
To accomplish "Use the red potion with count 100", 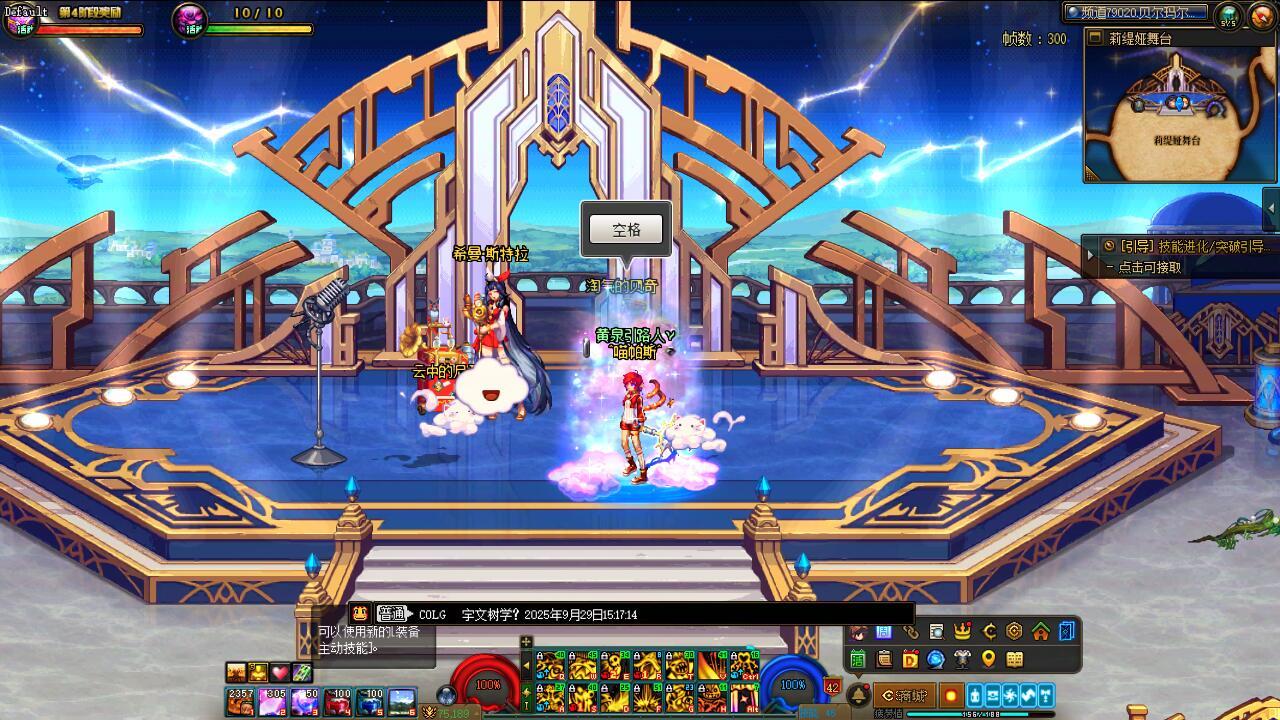I will coord(337,701).
